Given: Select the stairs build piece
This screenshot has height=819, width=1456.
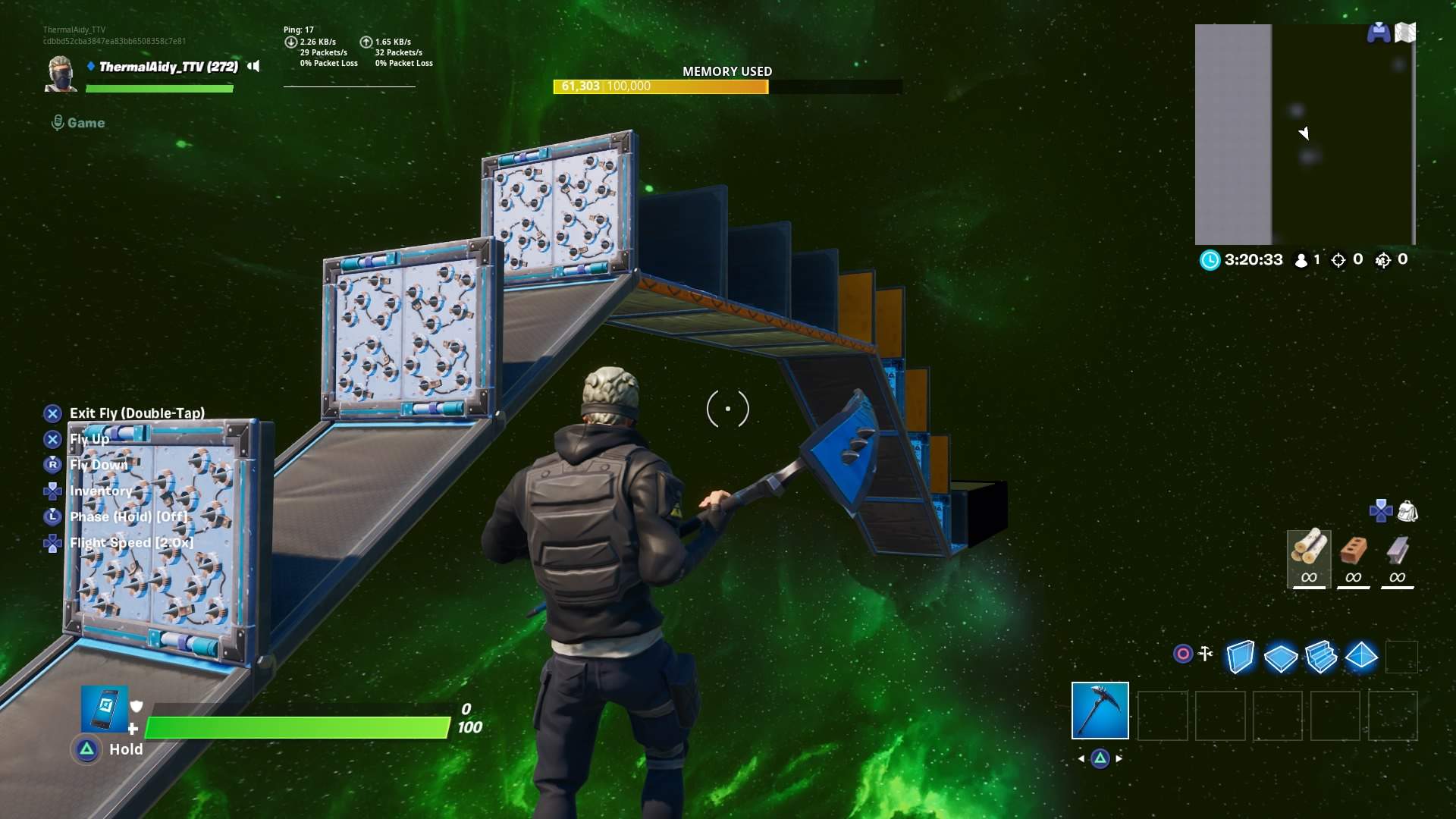Looking at the screenshot, I should pyautogui.click(x=1321, y=657).
